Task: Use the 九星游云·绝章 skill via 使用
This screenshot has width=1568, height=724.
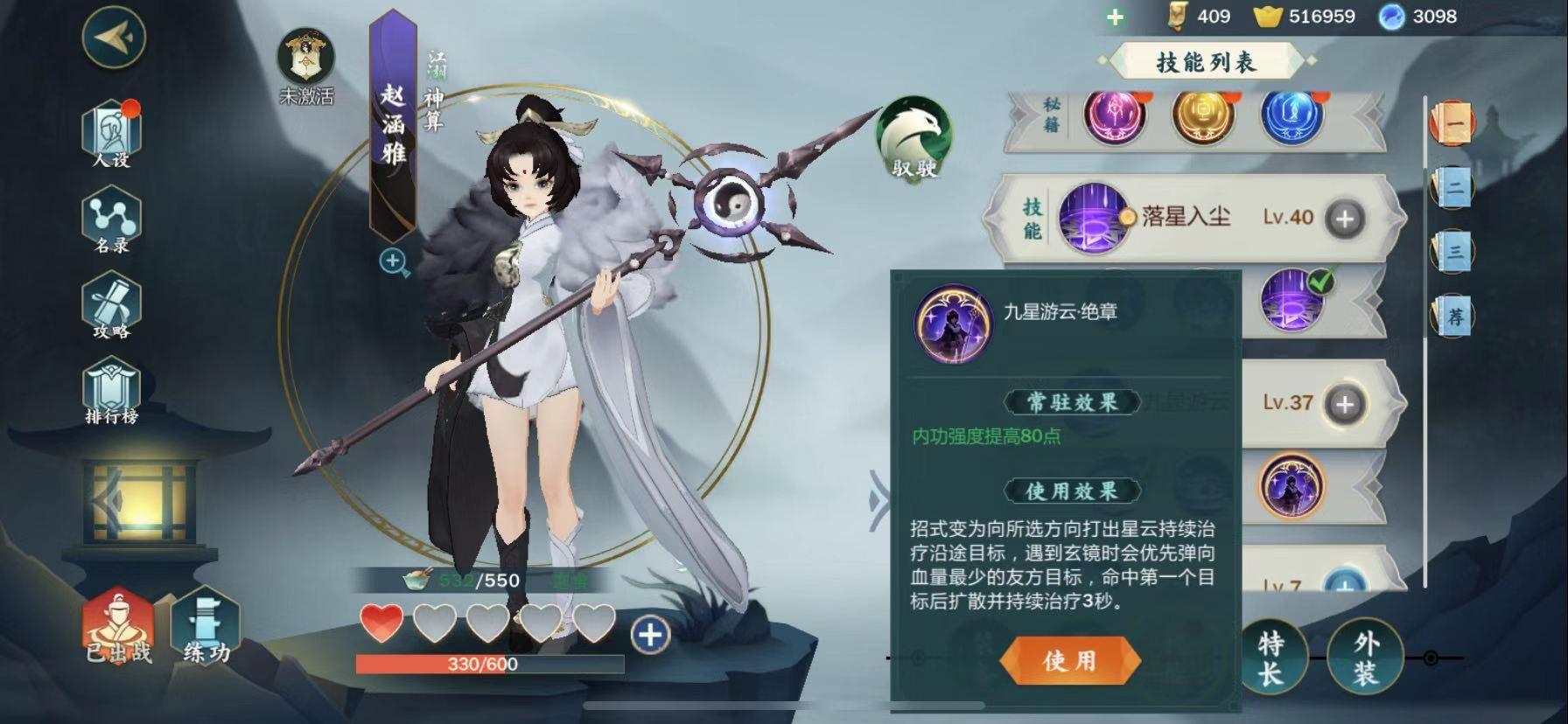Action: click(x=1069, y=661)
